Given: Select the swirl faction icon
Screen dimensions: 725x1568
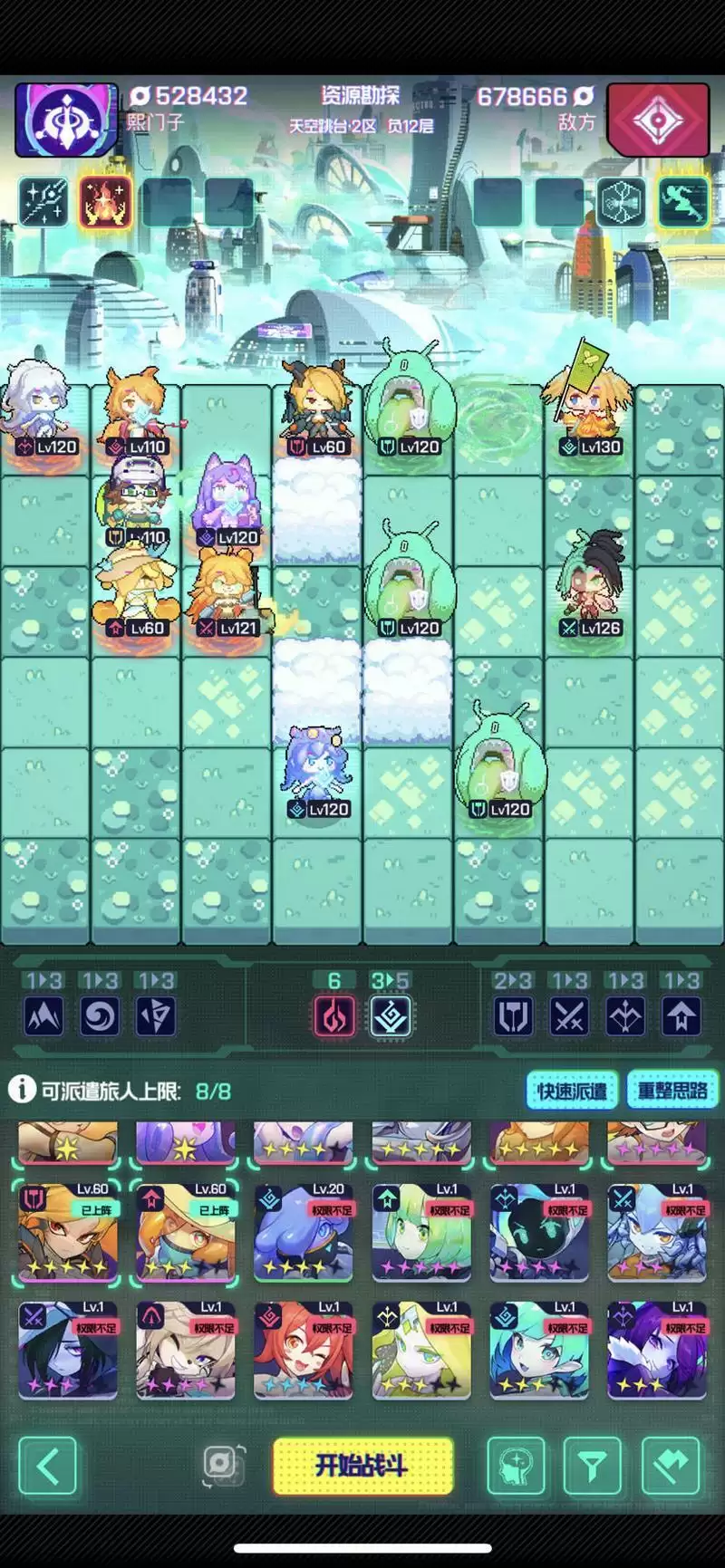Looking at the screenshot, I should point(100,1016).
